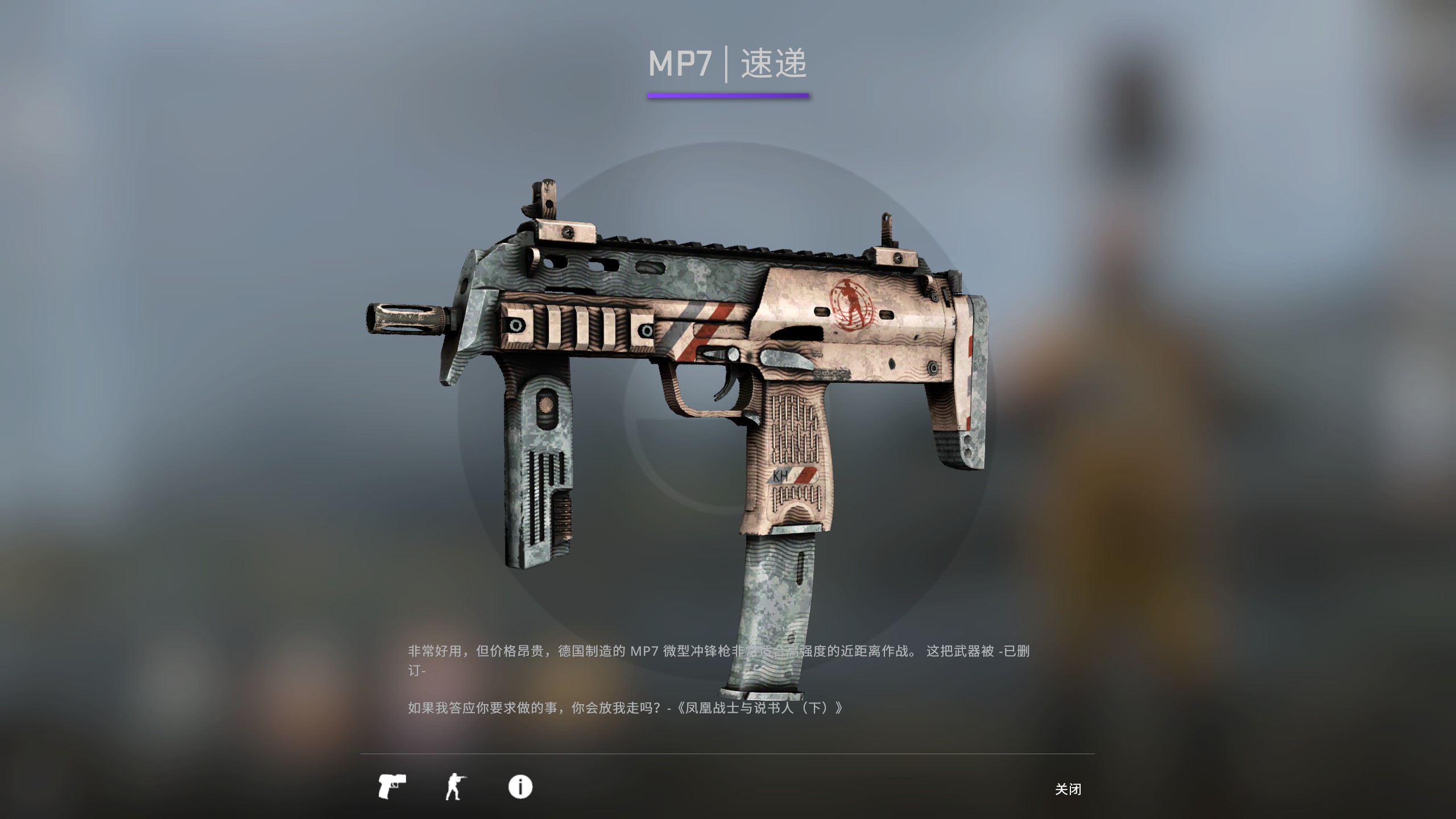1456x819 pixels.
Task: Expand the 凤凰战士与说书人 quote text
Action: 626,708
